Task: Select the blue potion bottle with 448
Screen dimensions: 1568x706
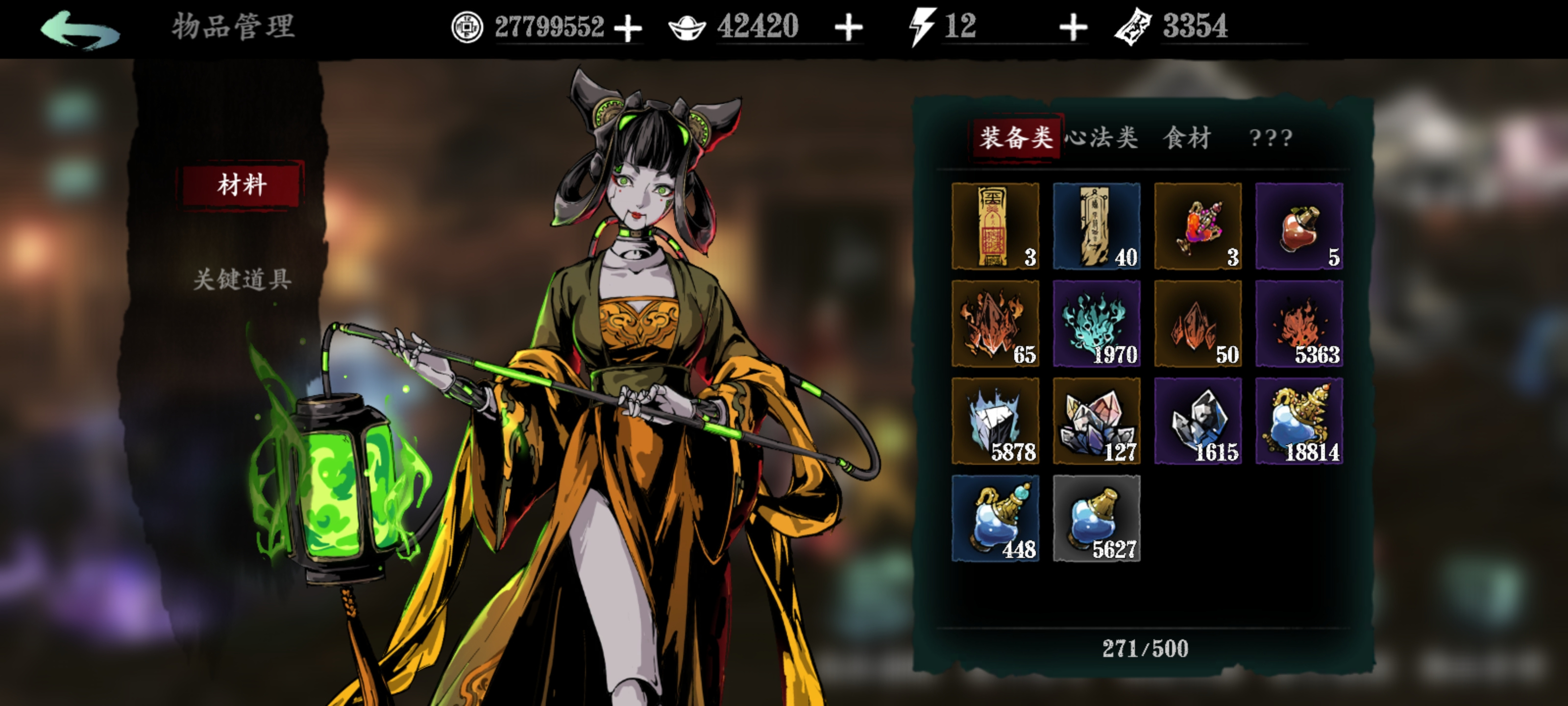Action: (995, 518)
